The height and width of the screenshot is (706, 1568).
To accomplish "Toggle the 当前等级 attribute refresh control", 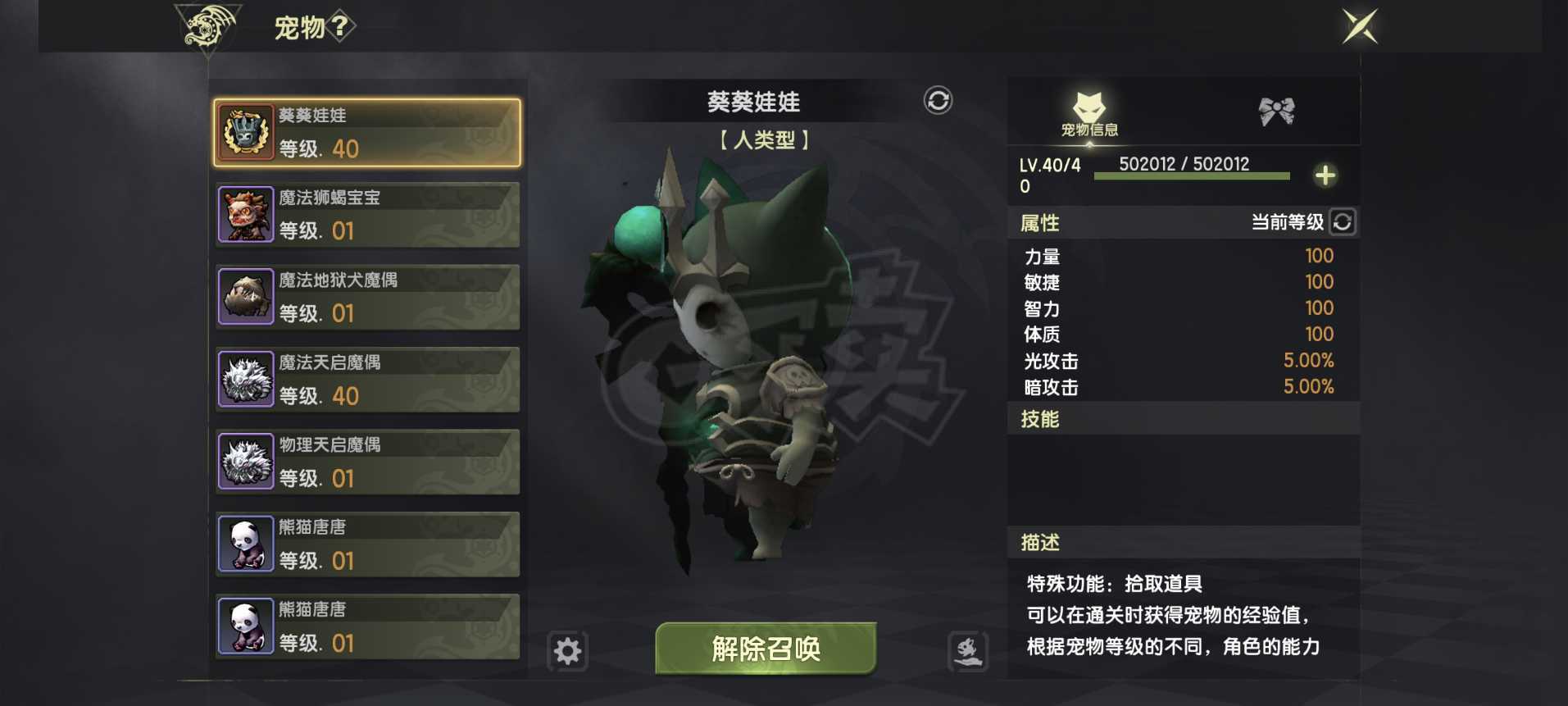I will tap(1342, 222).
